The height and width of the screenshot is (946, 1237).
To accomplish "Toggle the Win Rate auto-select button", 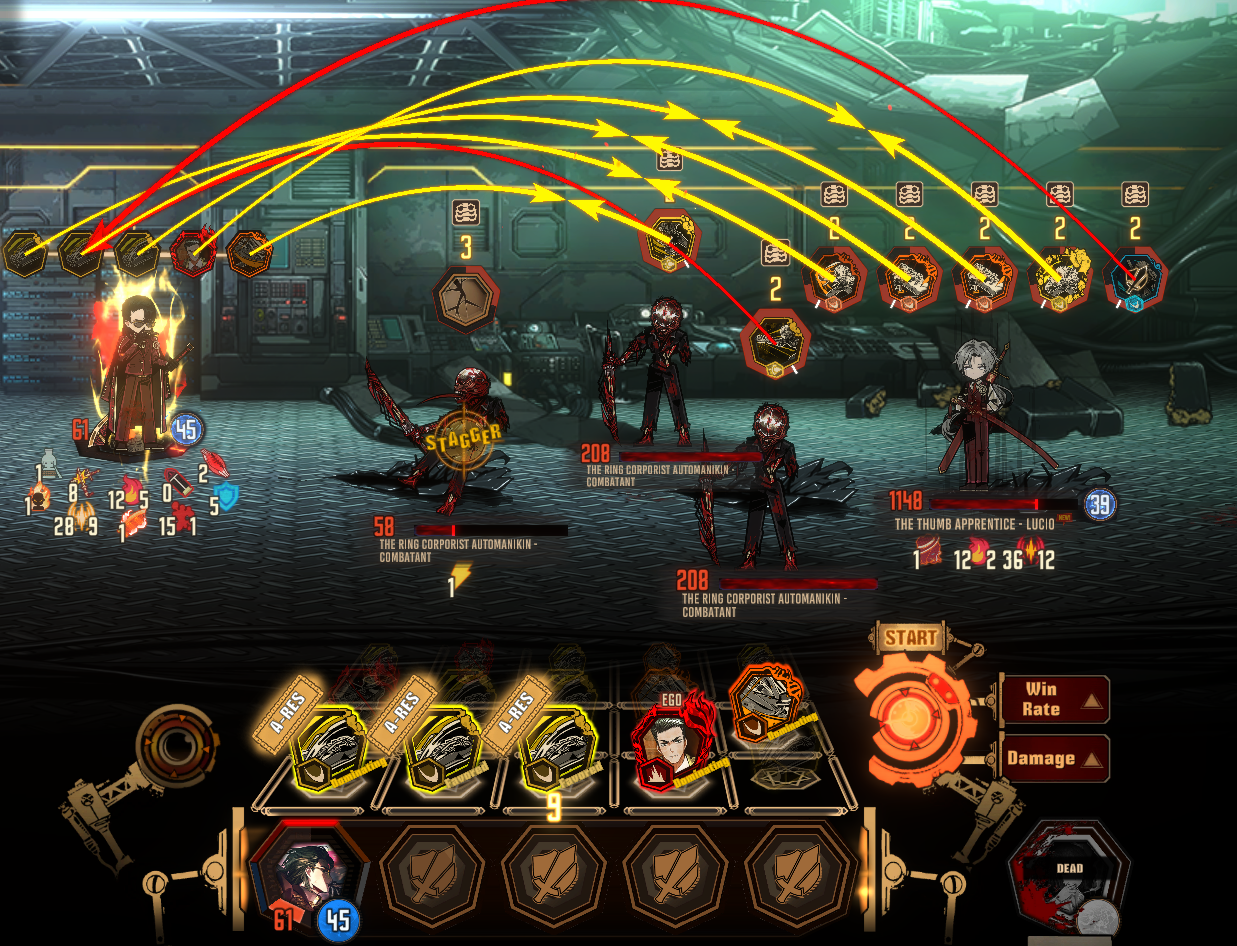I will click(x=1054, y=699).
